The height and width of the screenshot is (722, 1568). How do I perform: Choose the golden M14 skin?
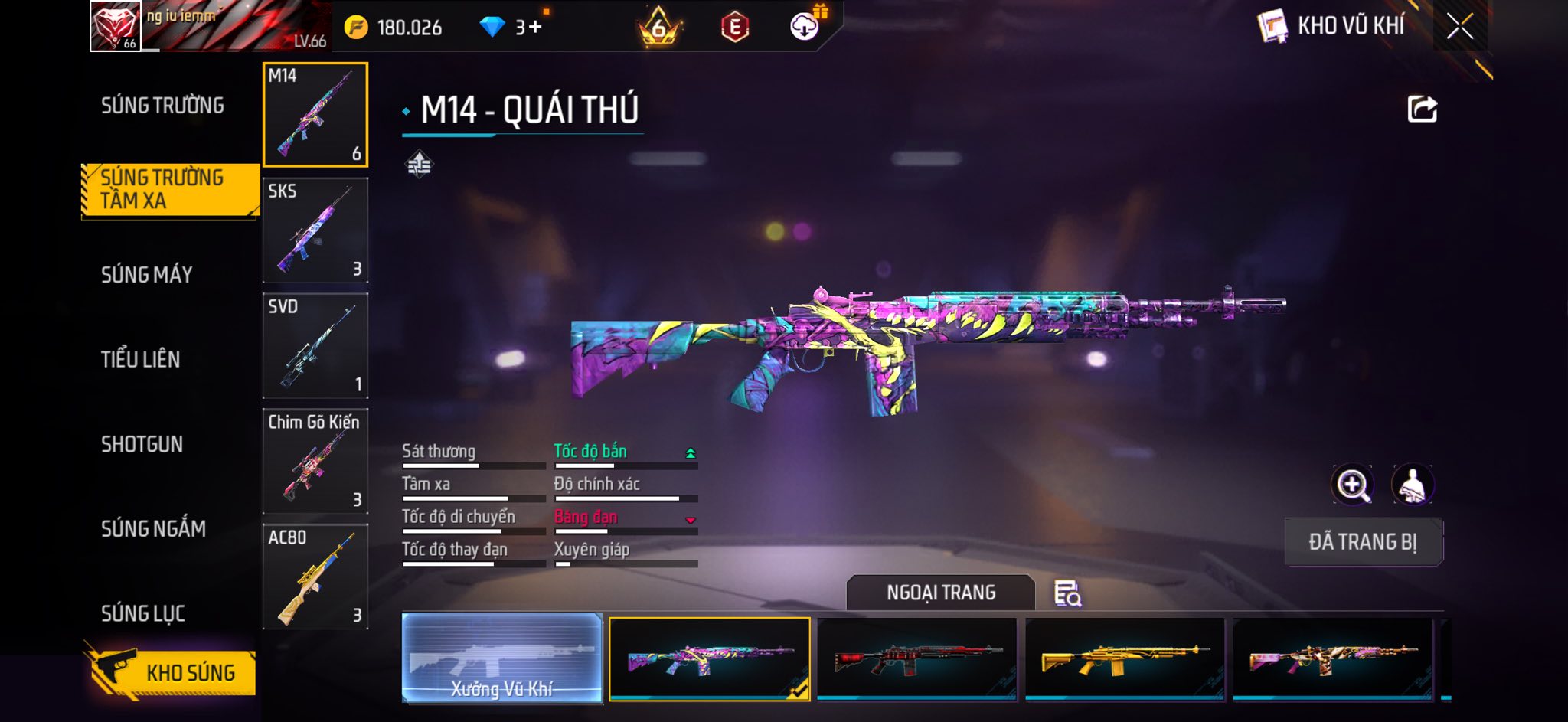[1125, 658]
